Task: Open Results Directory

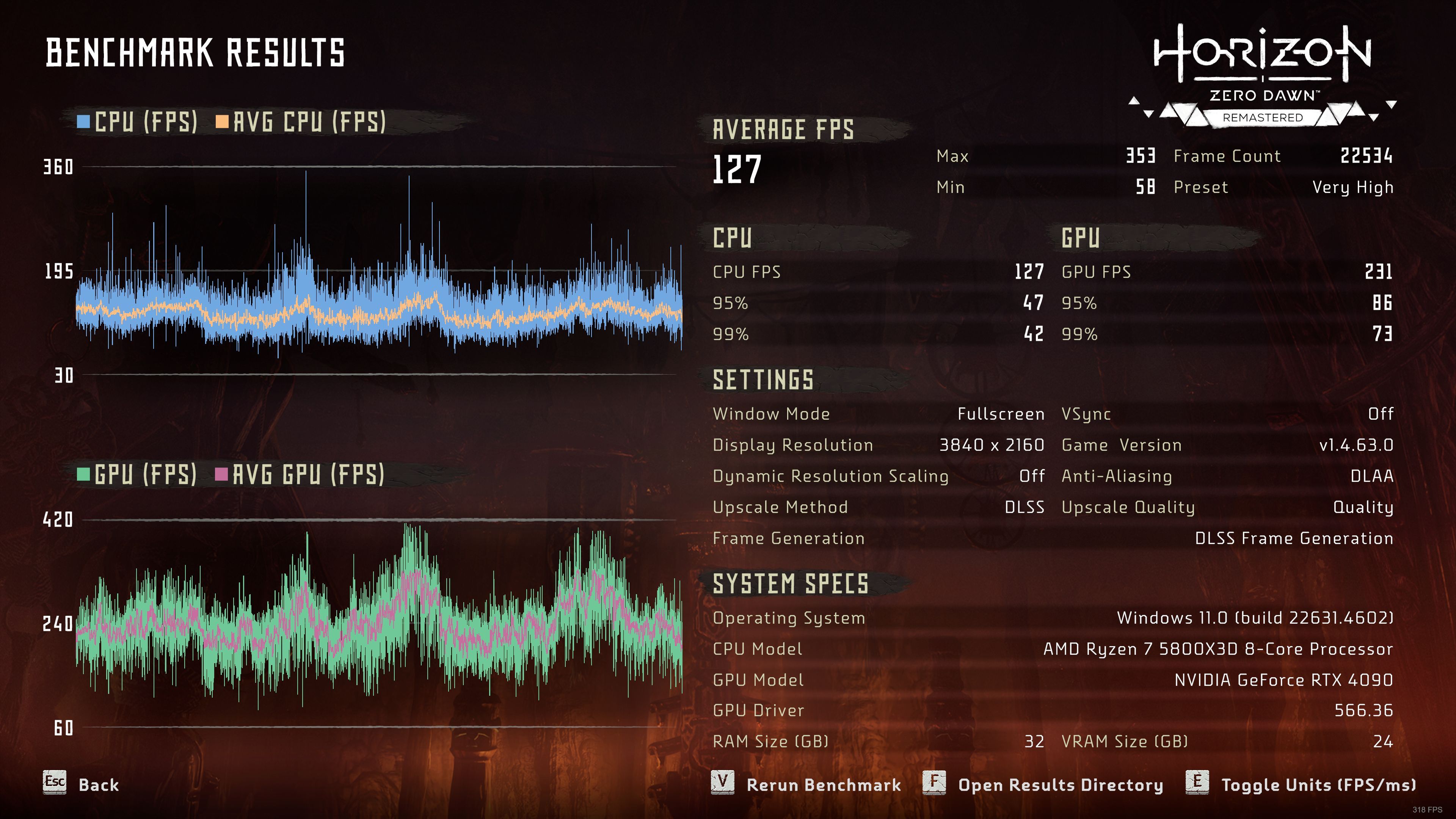Action: click(x=1043, y=784)
